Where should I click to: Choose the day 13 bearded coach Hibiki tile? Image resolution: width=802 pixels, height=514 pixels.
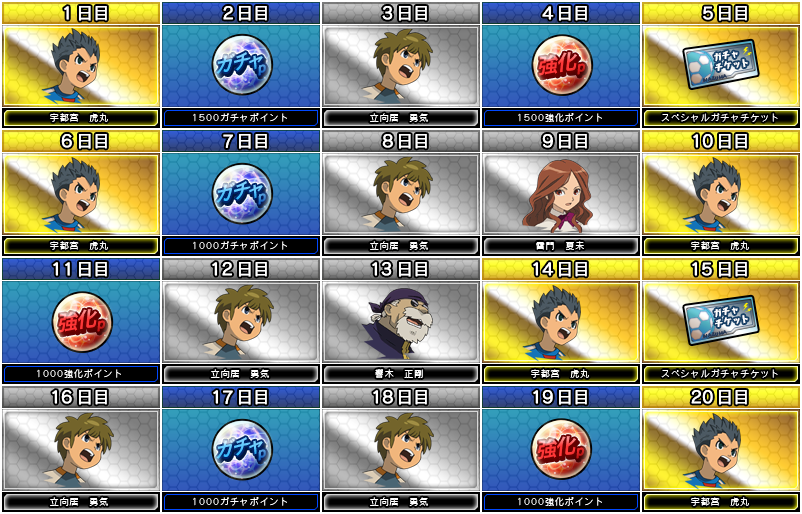400,321
